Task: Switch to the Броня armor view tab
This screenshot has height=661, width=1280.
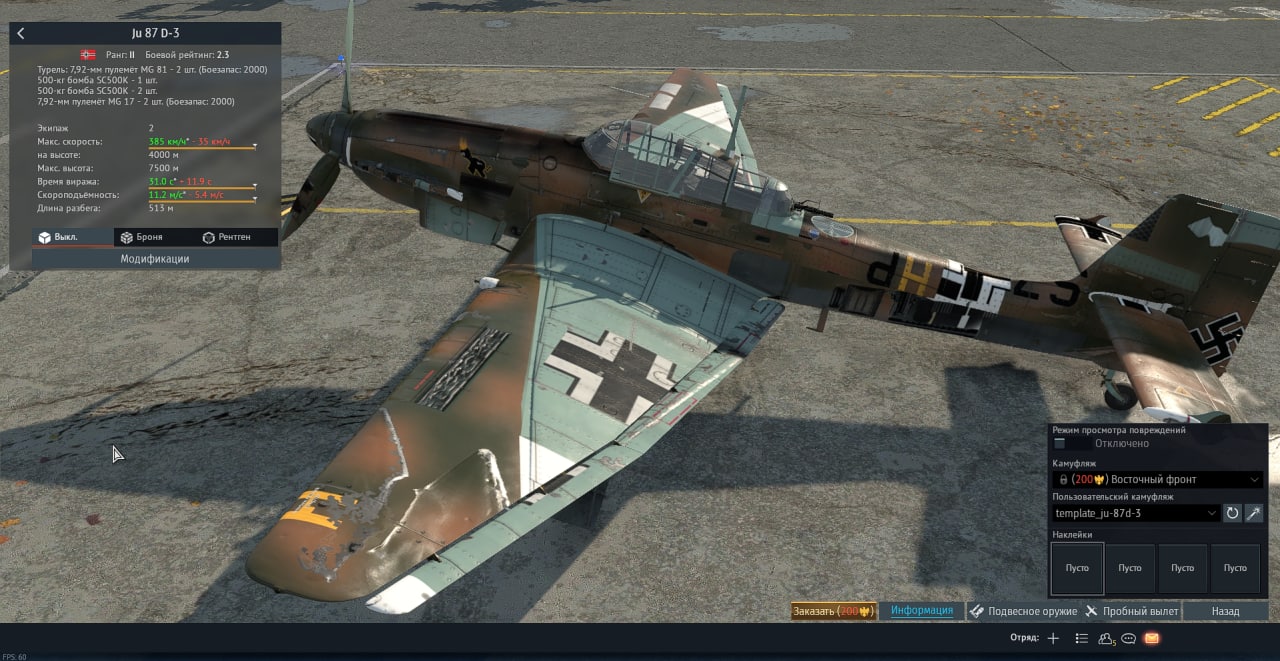Action: pyautogui.click(x=141, y=237)
